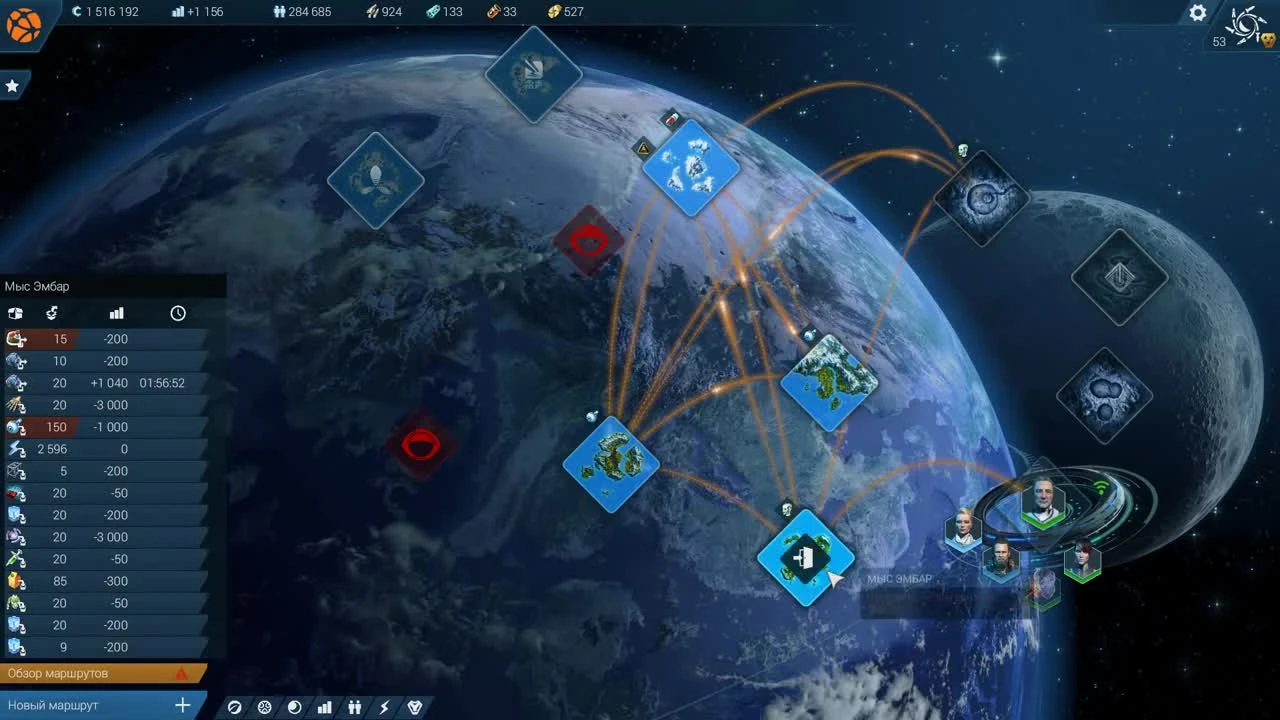
Task: Switch to the goods tab in Мыс Эмбар panel
Action: (16, 313)
